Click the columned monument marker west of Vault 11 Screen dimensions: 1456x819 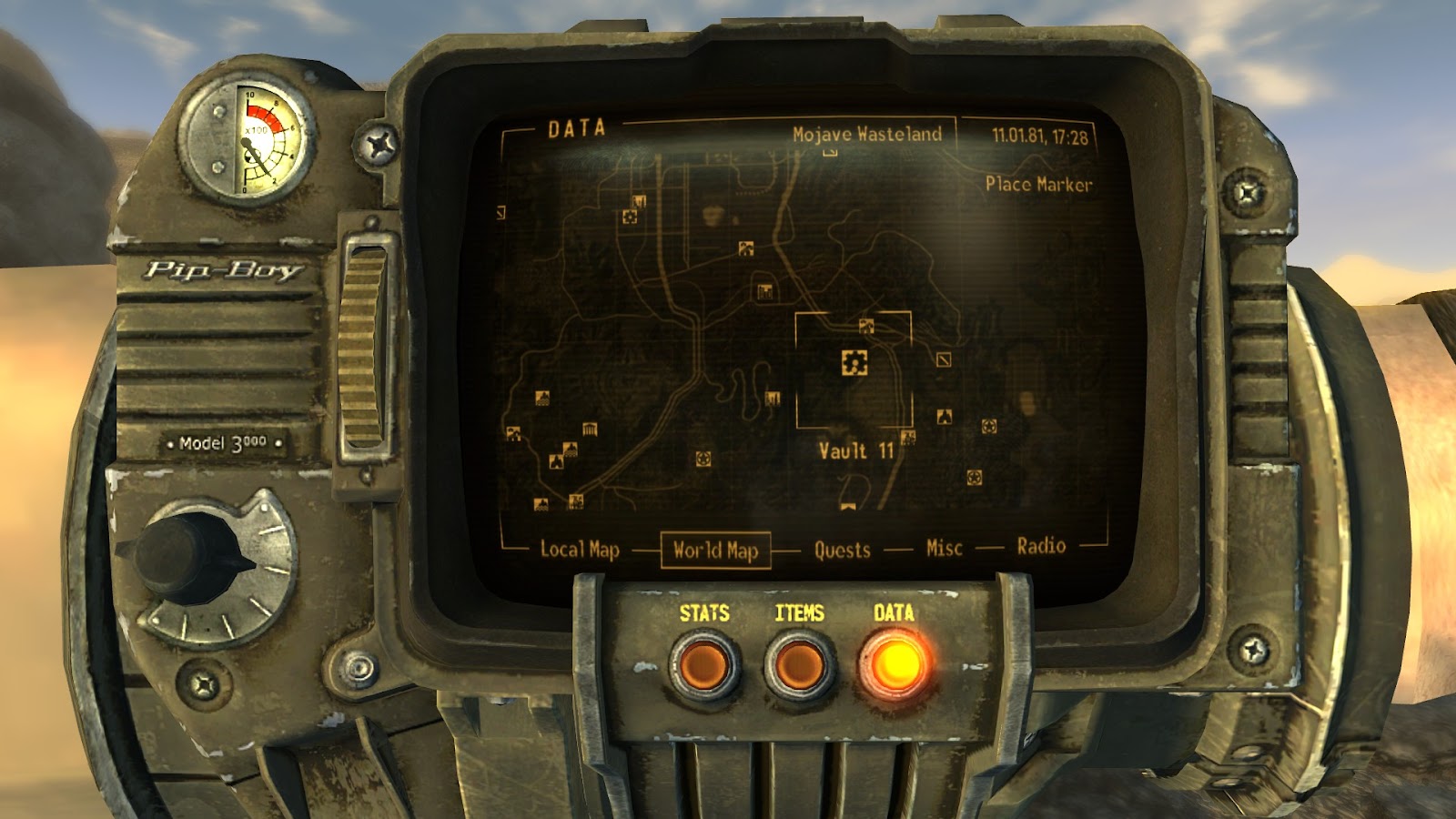click(x=589, y=430)
